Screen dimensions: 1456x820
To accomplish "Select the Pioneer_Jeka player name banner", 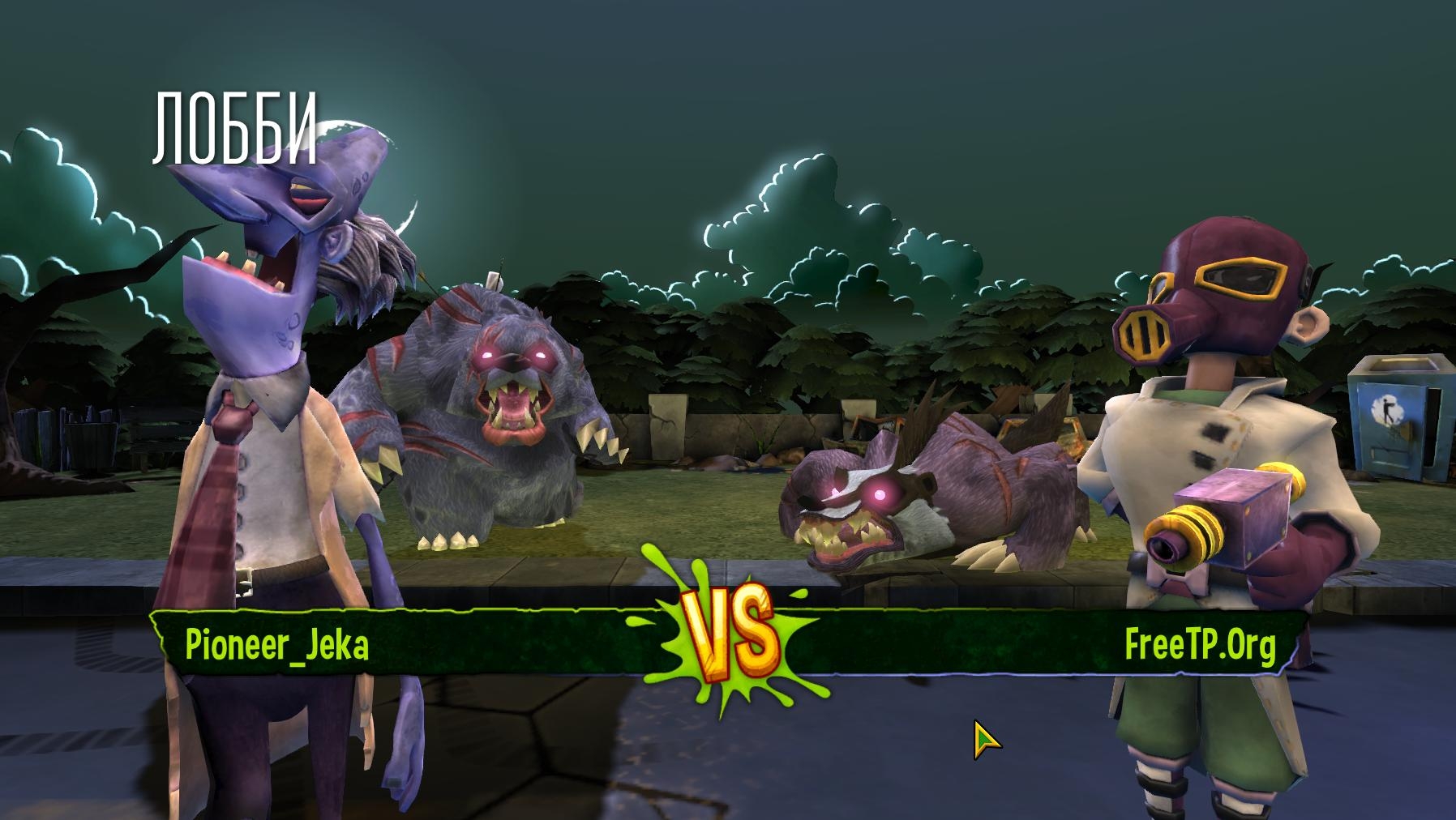I will pos(277,644).
